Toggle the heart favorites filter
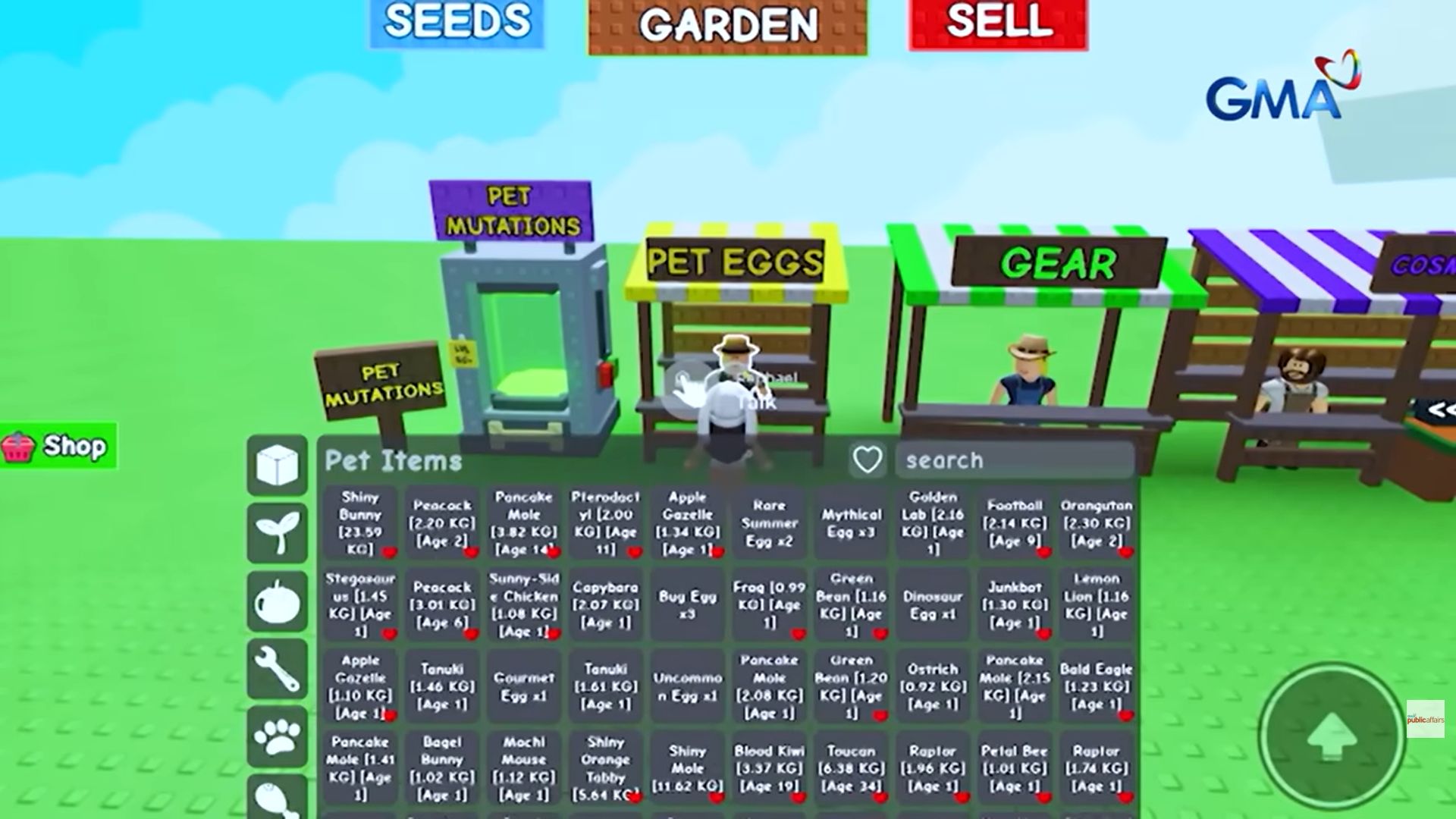The image size is (1456, 819). 867,460
